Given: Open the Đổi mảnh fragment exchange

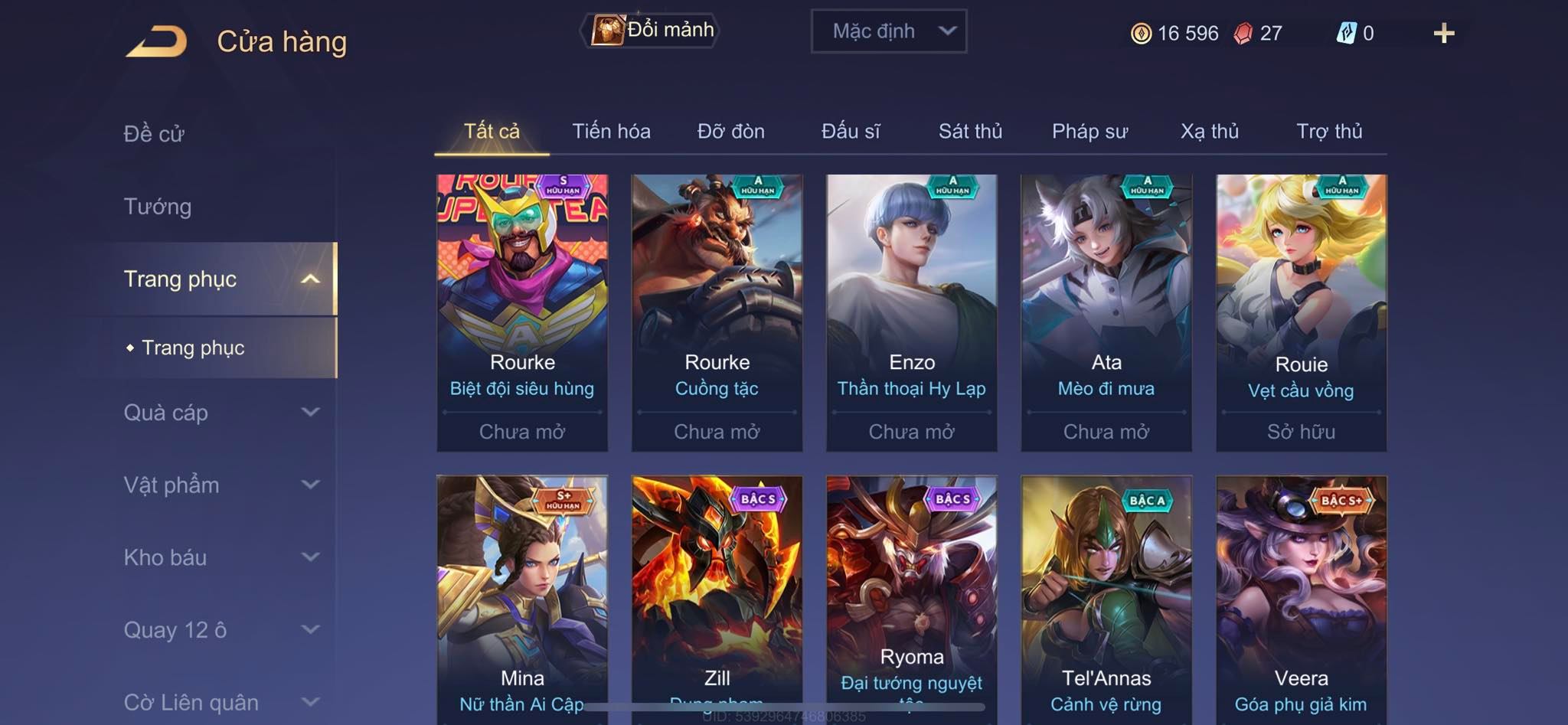Looking at the screenshot, I should [x=651, y=31].
